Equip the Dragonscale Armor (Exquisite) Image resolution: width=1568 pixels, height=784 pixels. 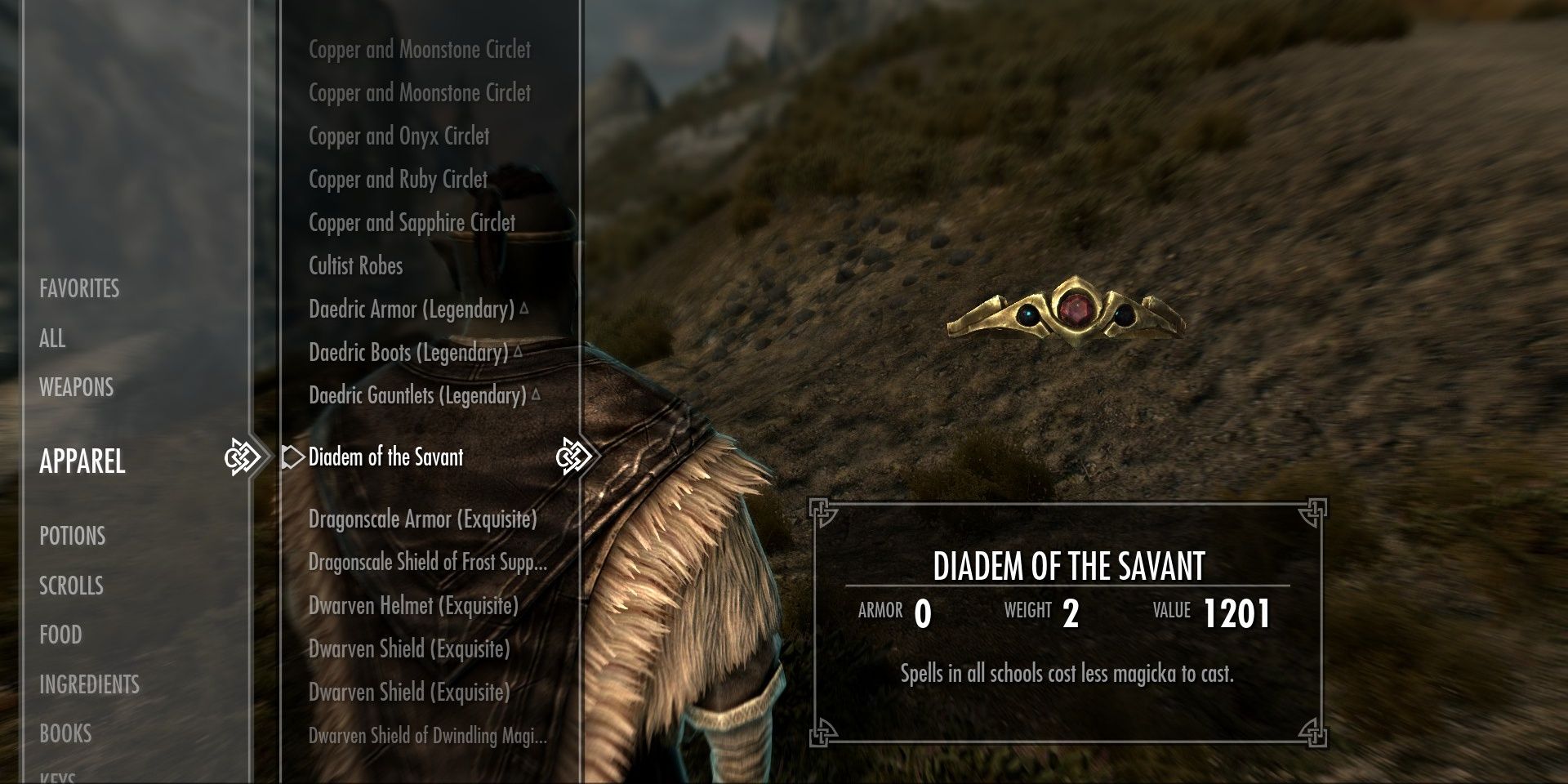(x=423, y=519)
